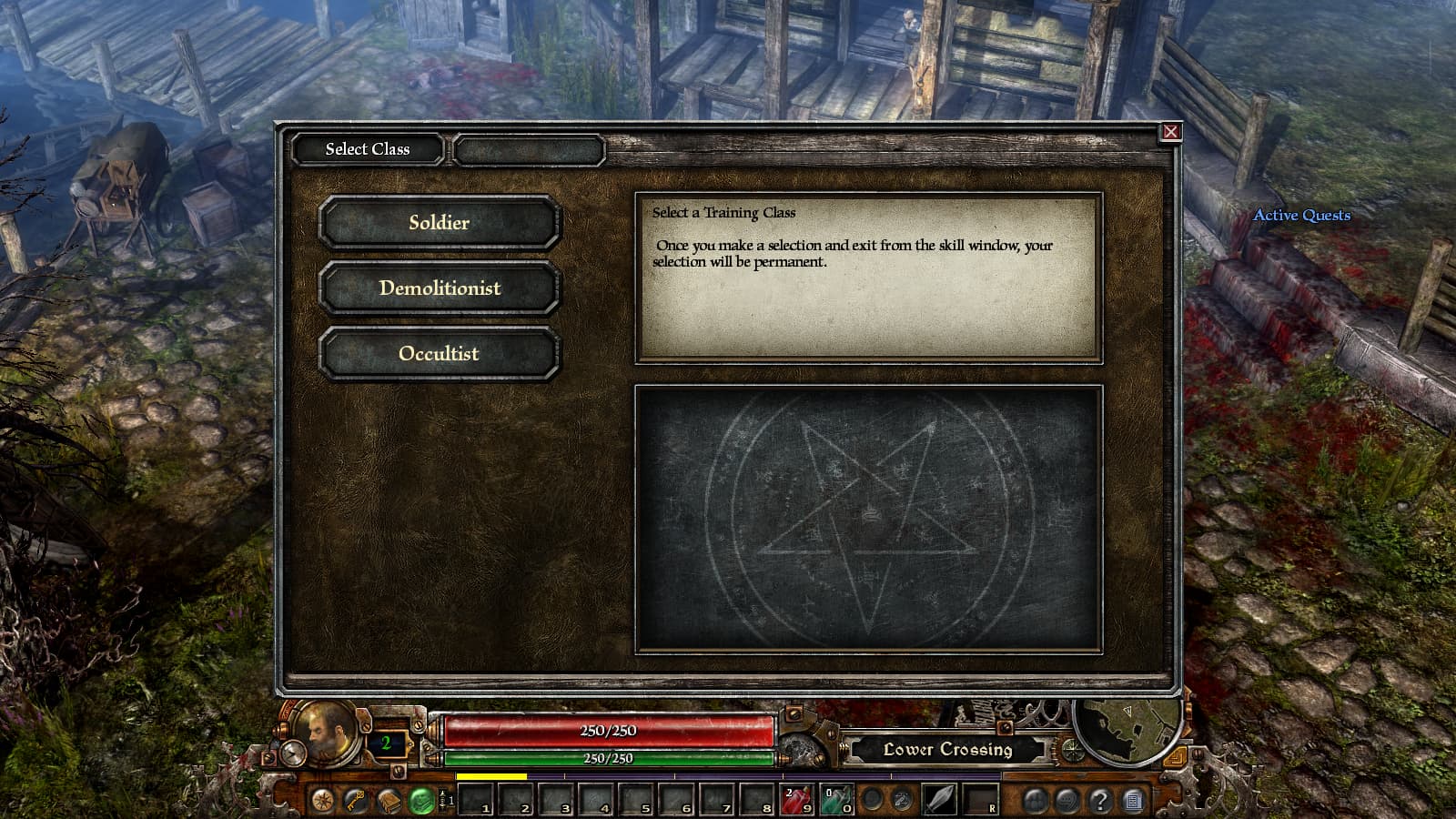1456x819 pixels.
Task: Click the minimap
Action: (x=1127, y=729)
